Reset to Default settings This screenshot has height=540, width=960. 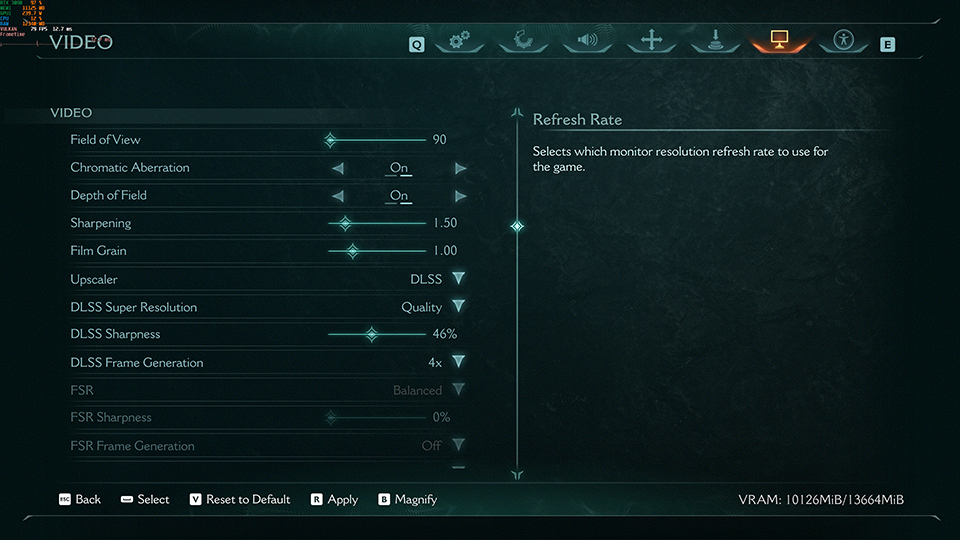click(240, 499)
